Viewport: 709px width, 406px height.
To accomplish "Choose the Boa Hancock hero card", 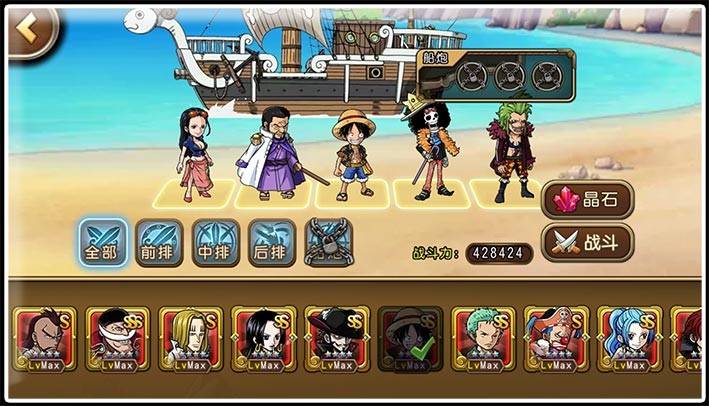I will point(263,338).
